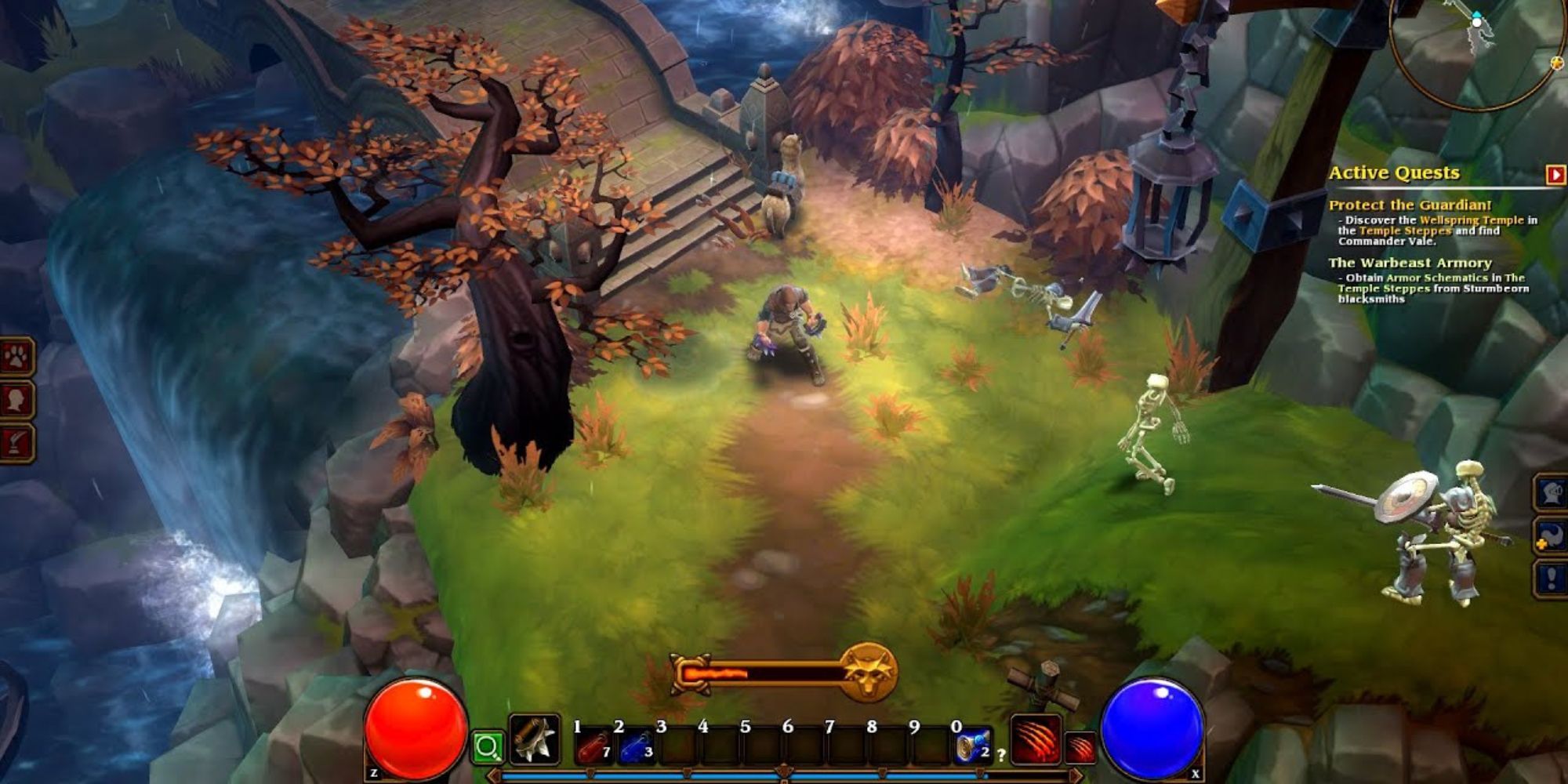1568x784 pixels.
Task: Open the pet panel paw icon
Action: coord(16,357)
